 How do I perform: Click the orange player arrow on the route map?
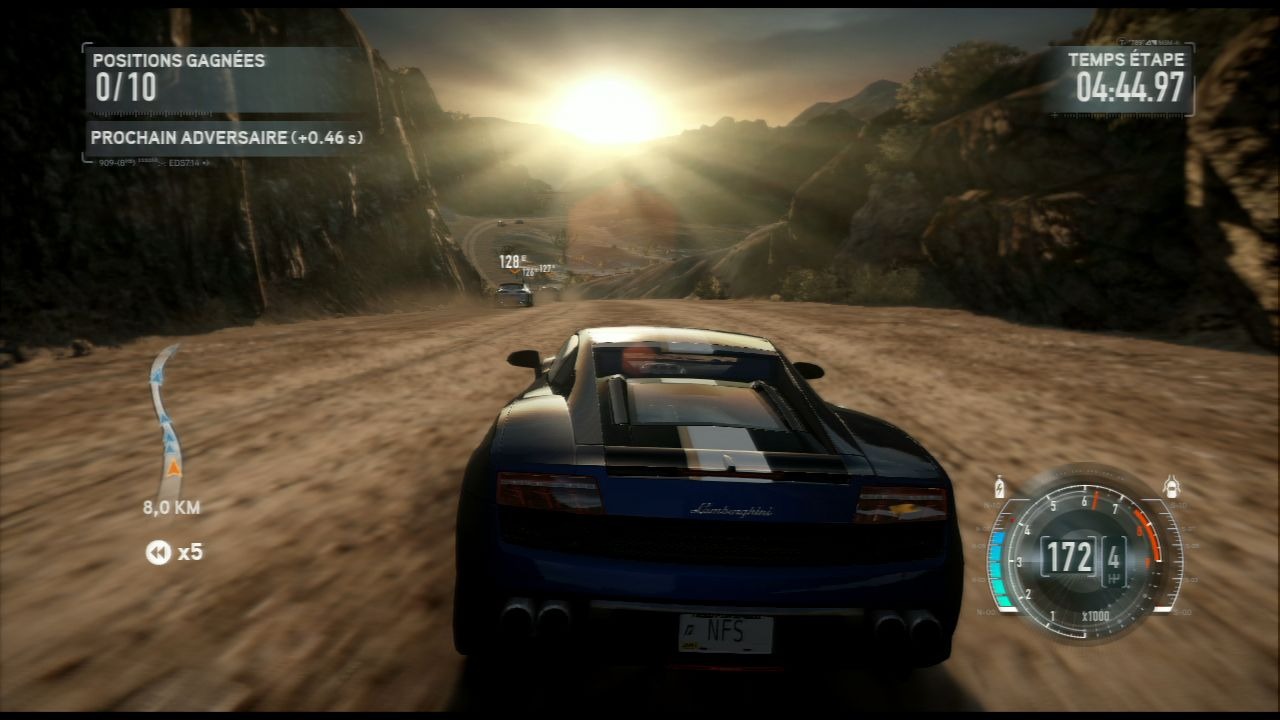[x=174, y=467]
